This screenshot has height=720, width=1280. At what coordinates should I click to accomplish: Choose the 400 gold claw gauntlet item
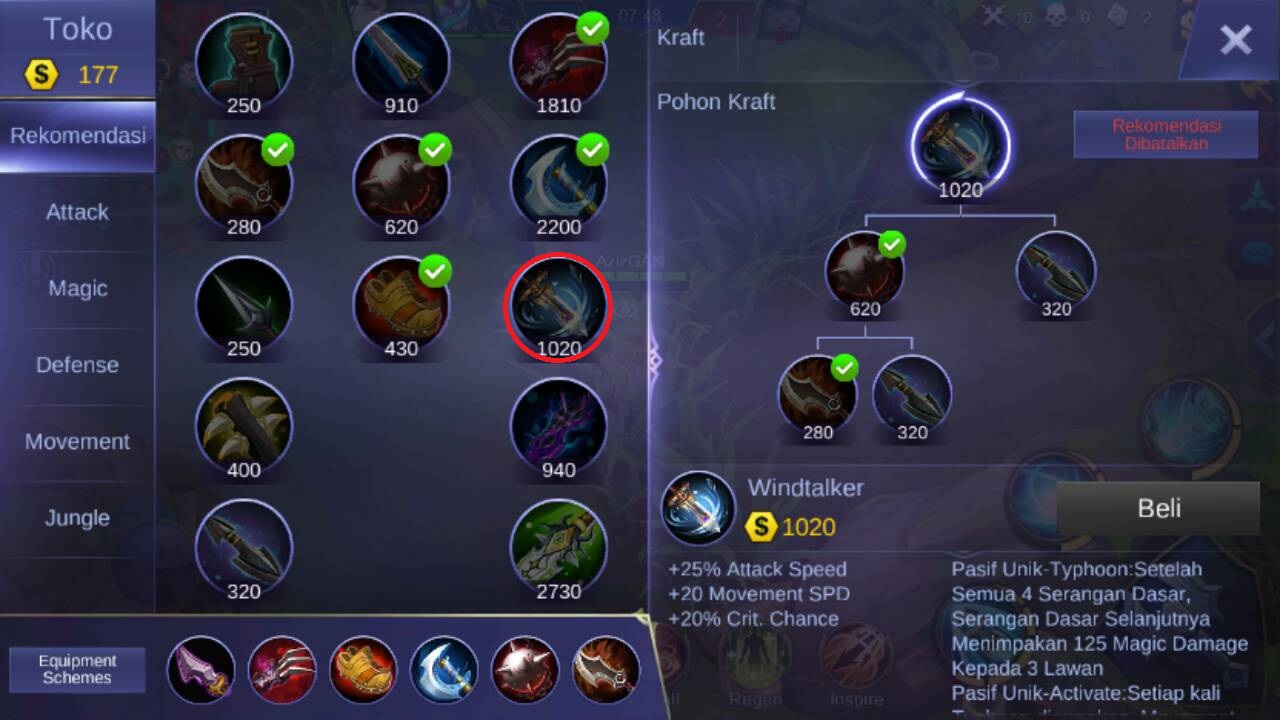[x=243, y=425]
